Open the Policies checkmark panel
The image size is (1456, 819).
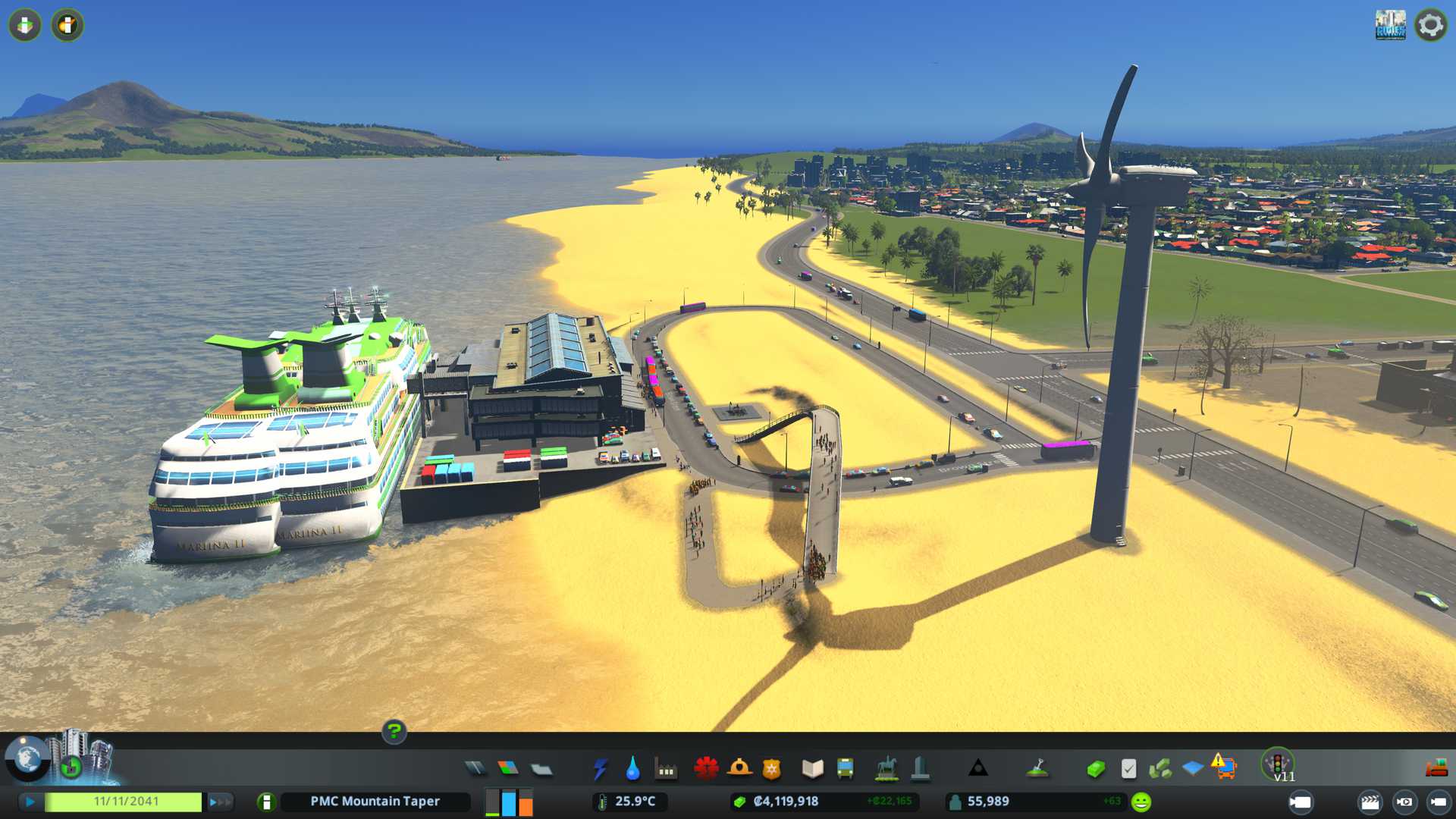[x=1128, y=769]
